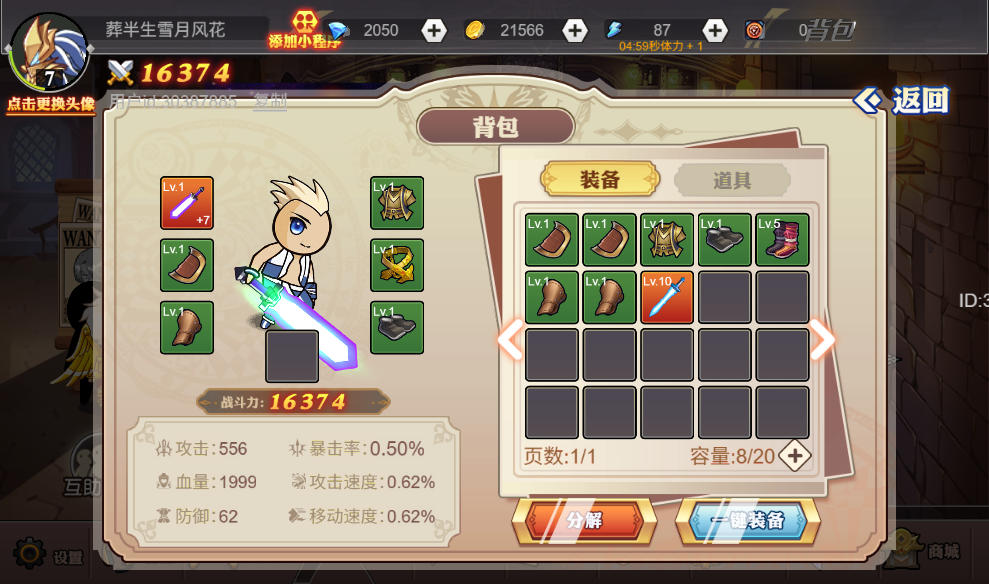Copy the user ID via 复制 link
Screen dimensions: 989x584
270,100
